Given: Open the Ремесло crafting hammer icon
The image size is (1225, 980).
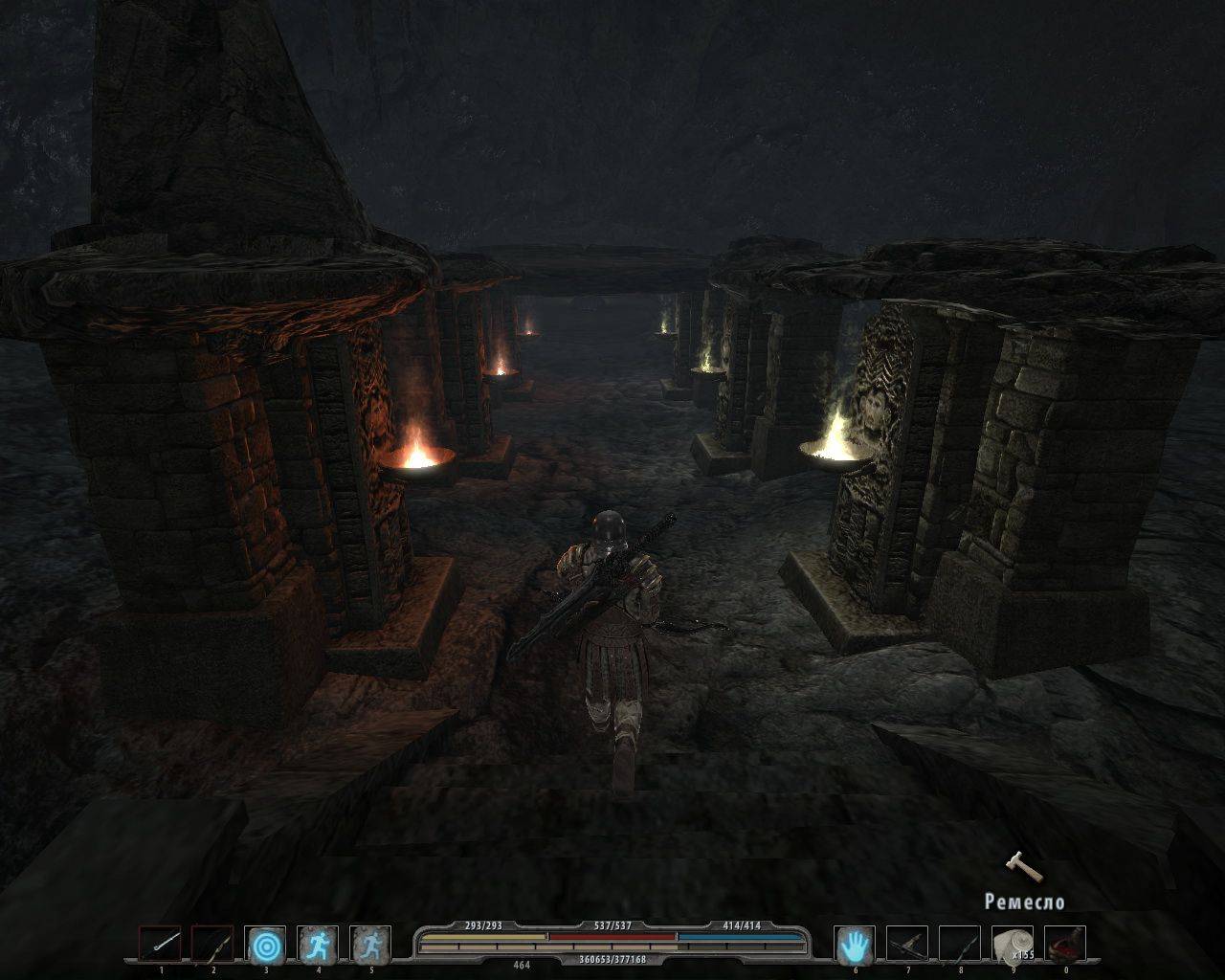Looking at the screenshot, I should tap(1015, 866).
